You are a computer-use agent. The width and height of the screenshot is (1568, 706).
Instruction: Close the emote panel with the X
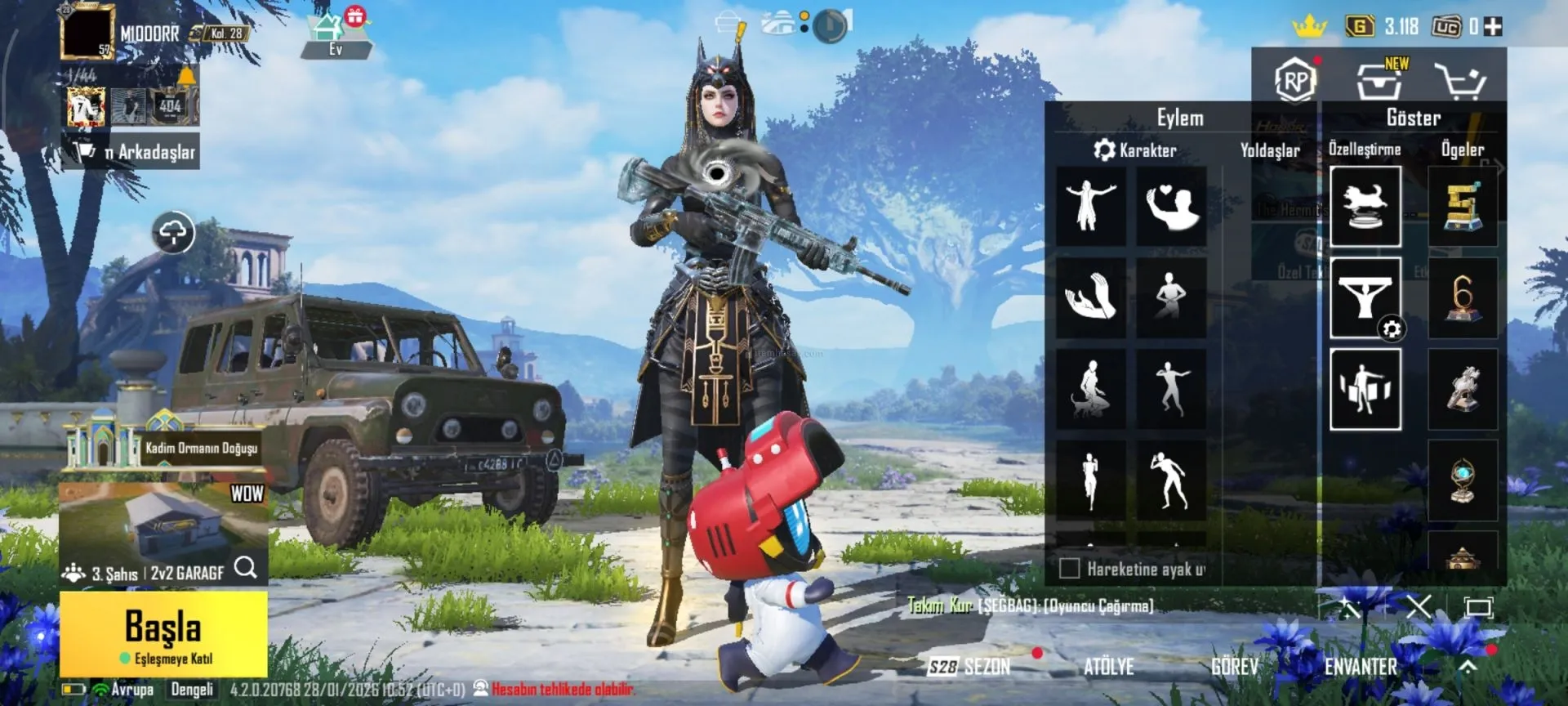pos(1419,606)
